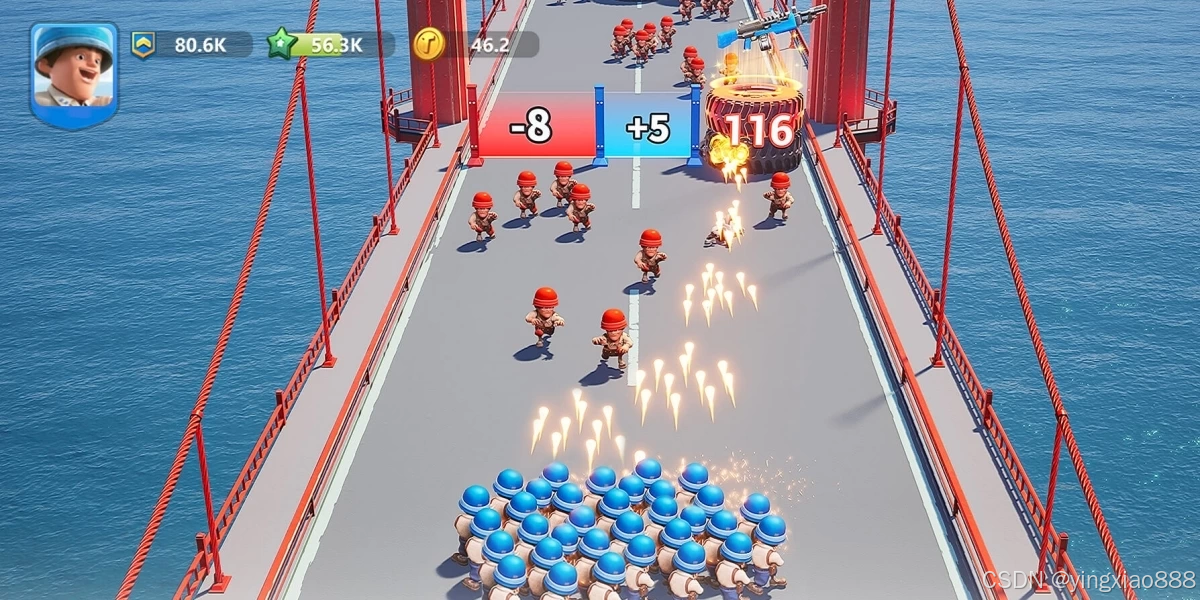The width and height of the screenshot is (1200, 600).
Task: Open the blue-helmet soldier profile avatar
Action: [x=74, y=72]
